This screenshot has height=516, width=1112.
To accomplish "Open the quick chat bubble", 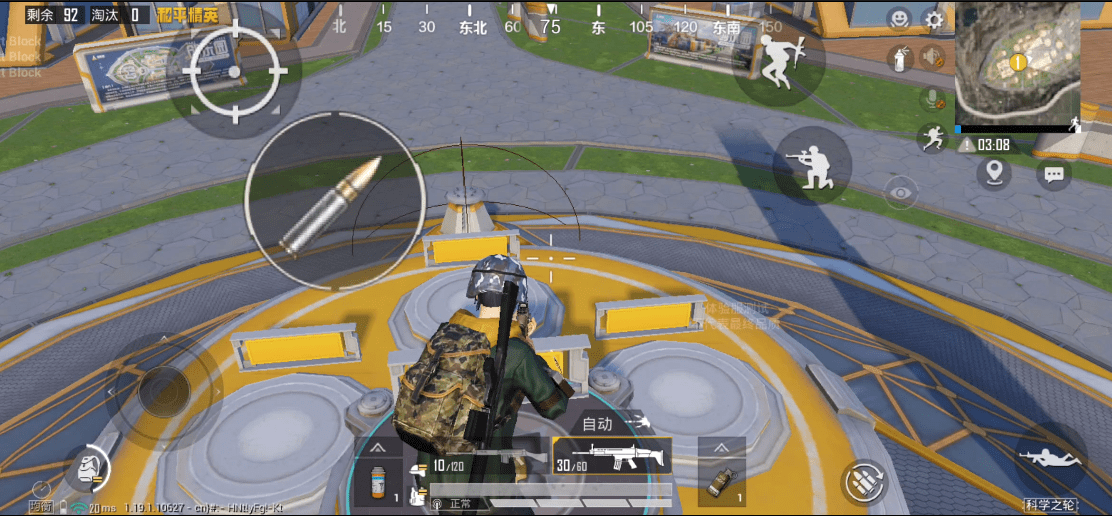I will [1053, 175].
